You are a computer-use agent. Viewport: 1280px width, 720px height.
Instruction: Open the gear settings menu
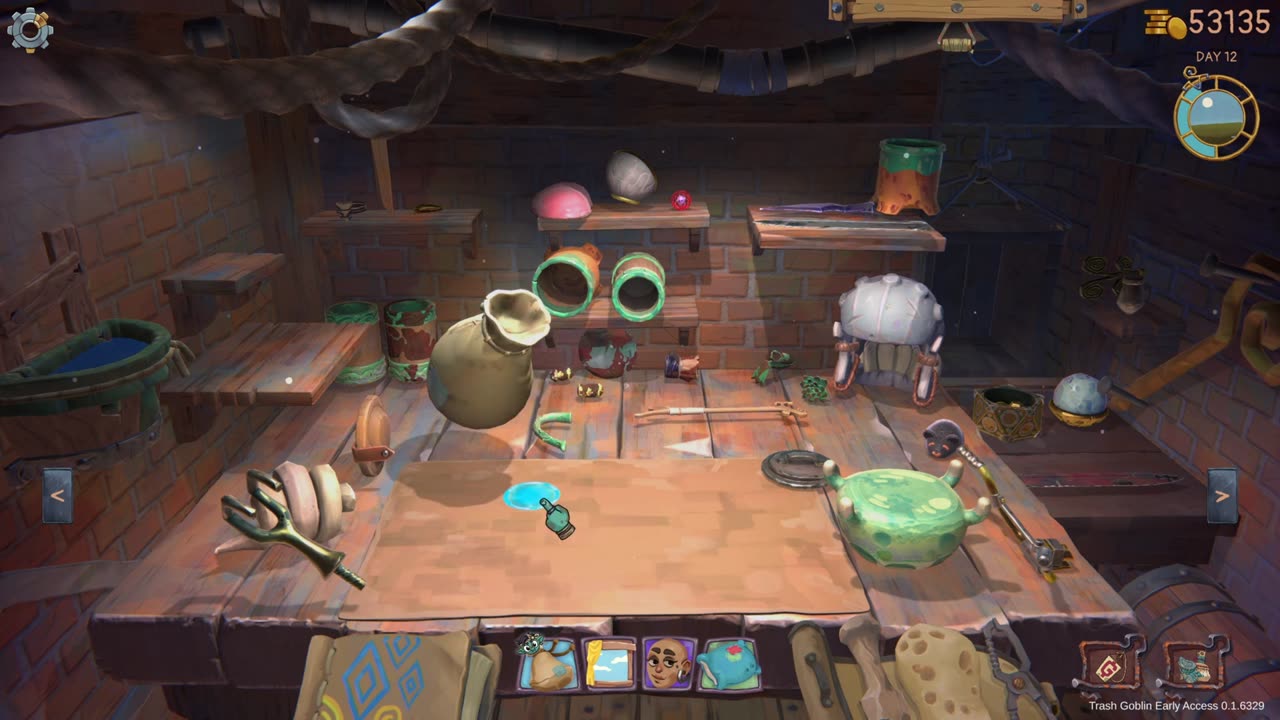click(30, 30)
